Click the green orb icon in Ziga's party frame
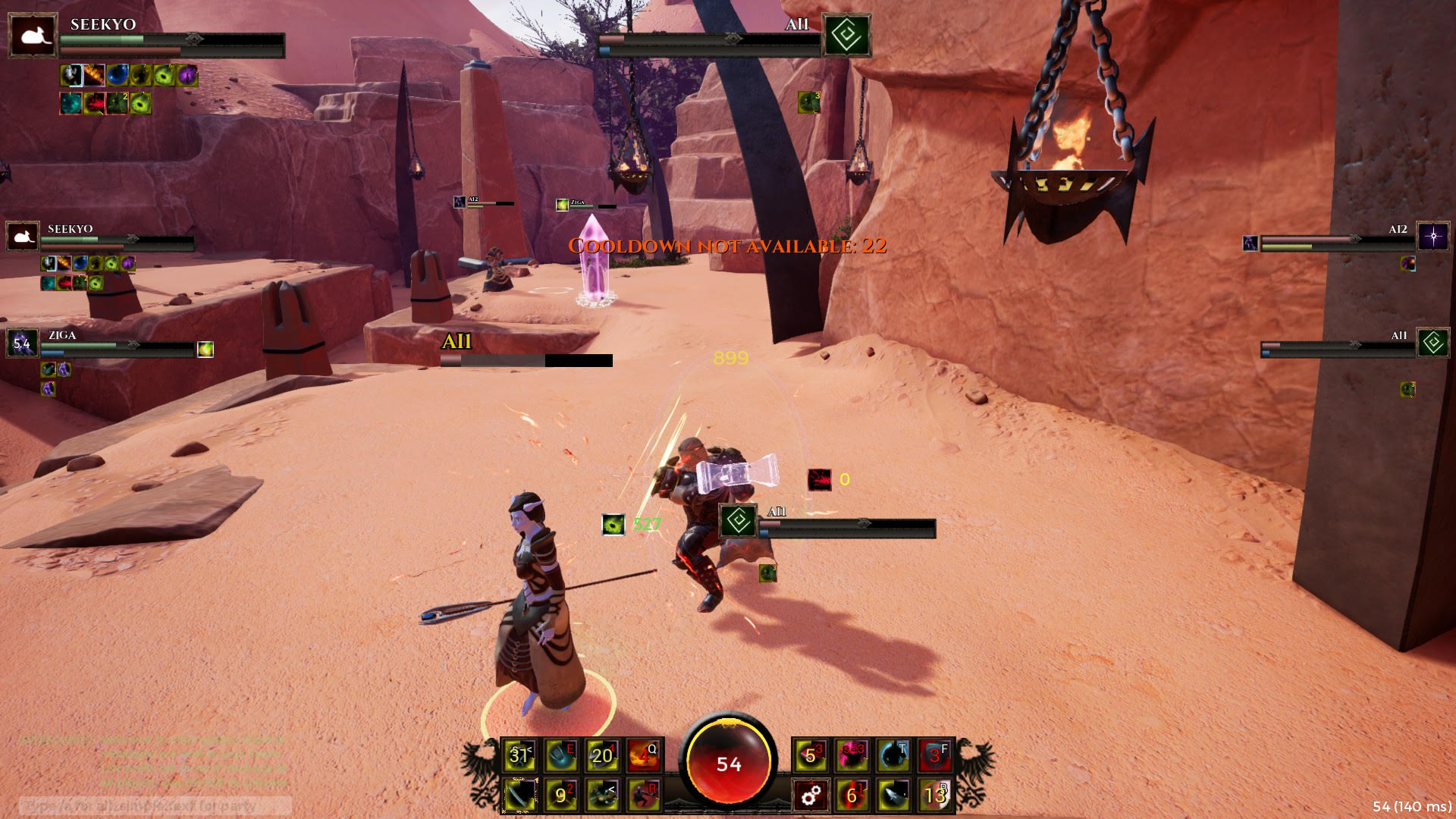The image size is (1456, 819). (x=205, y=349)
